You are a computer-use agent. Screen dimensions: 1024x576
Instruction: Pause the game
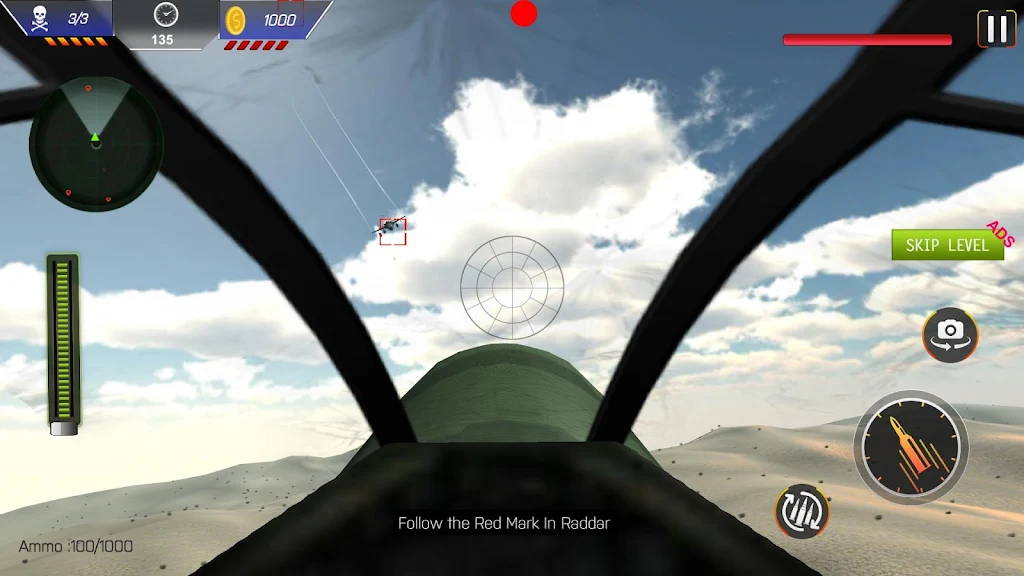pyautogui.click(x=996, y=29)
